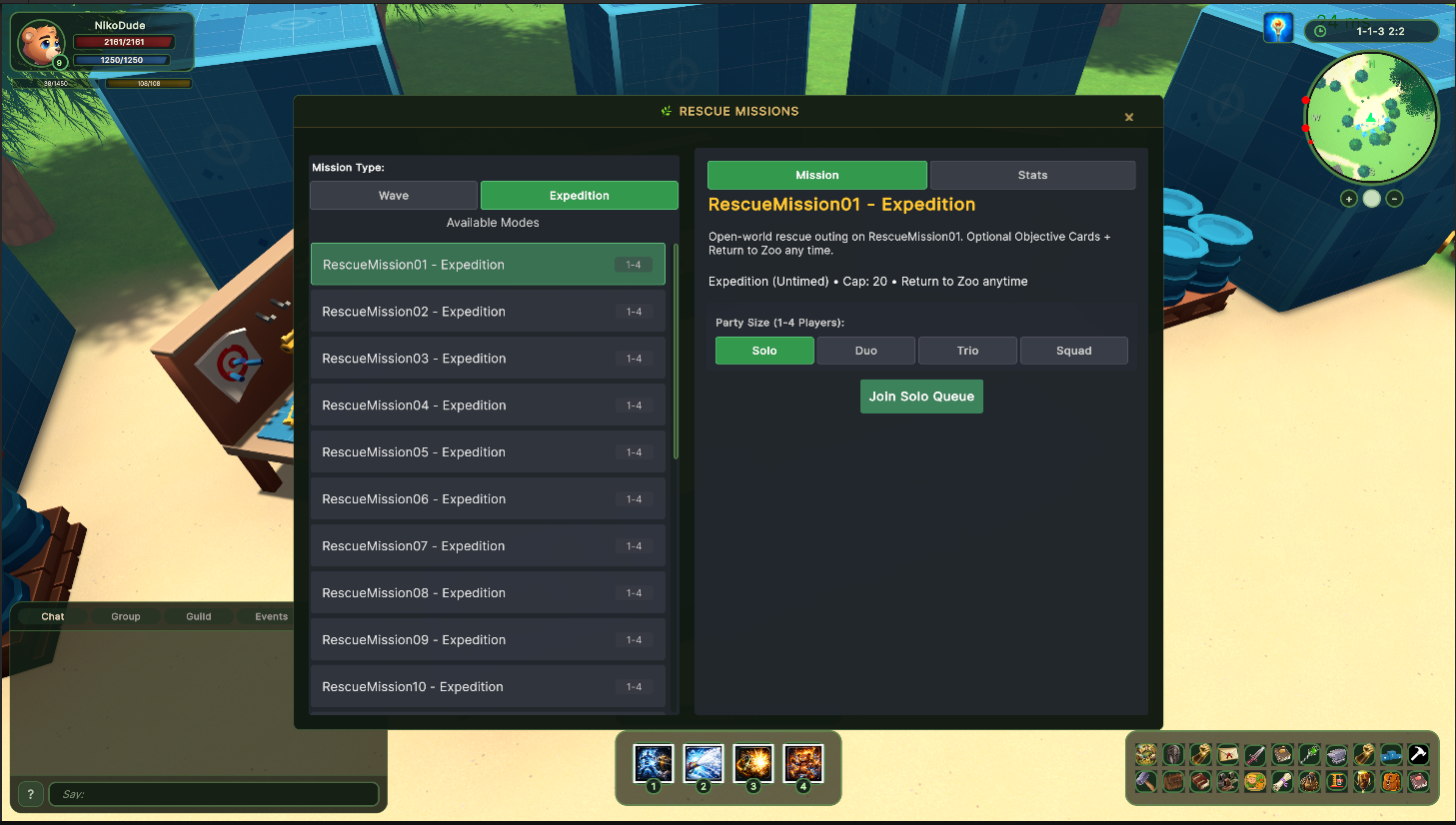Viewport: 1456px width, 825px height.
Task: Switch to the Stats tab
Action: pyautogui.click(x=1032, y=175)
